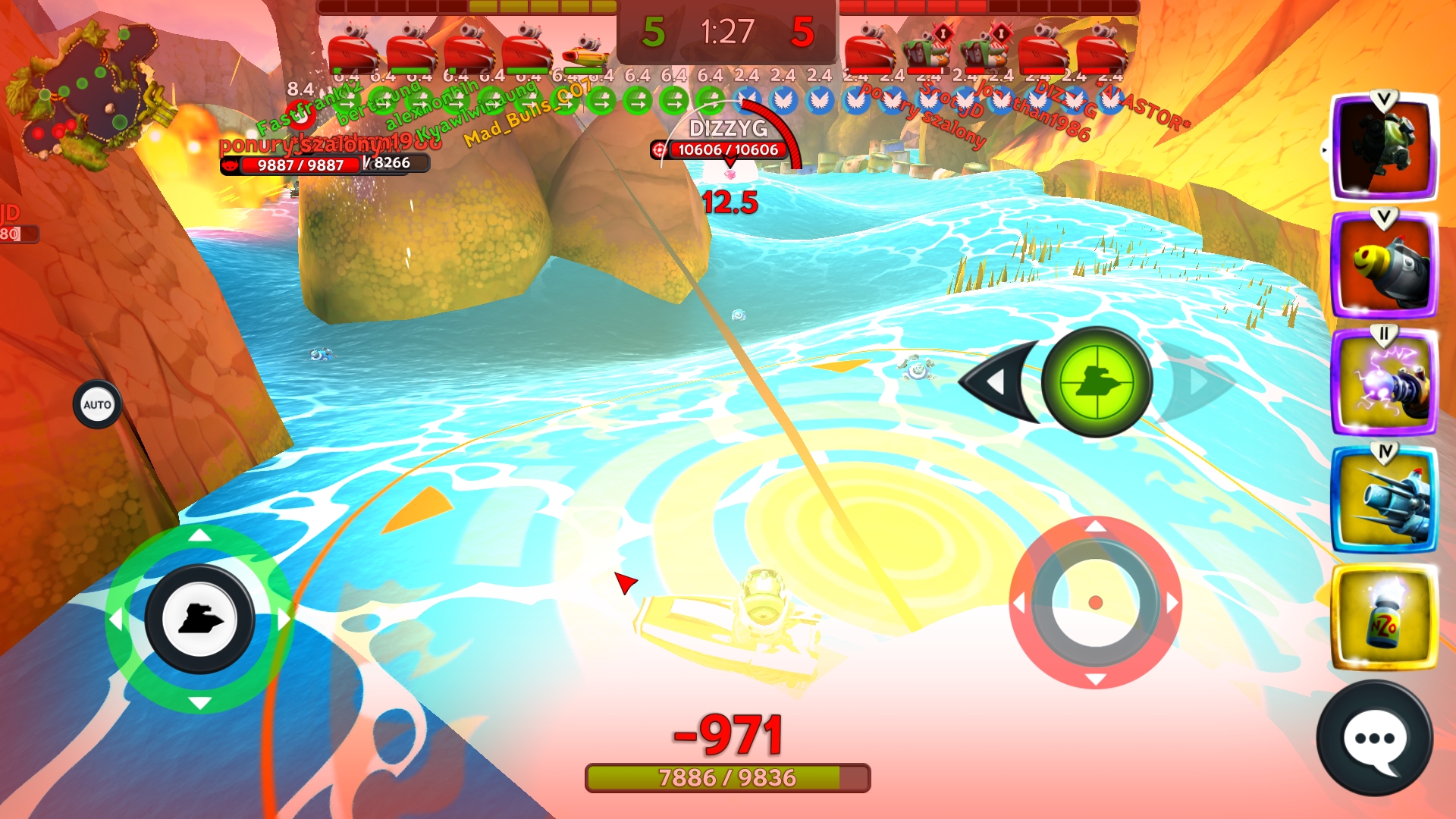Open the chat speech bubble
Viewport: 1456px width, 819px height.
[x=1374, y=739]
